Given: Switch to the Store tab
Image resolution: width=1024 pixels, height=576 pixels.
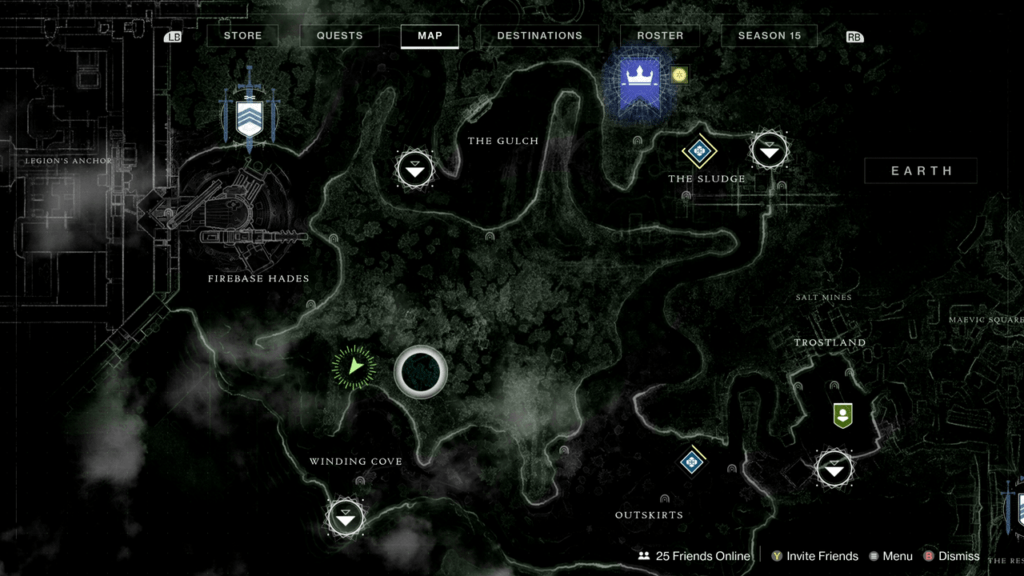Looking at the screenshot, I should [242, 36].
